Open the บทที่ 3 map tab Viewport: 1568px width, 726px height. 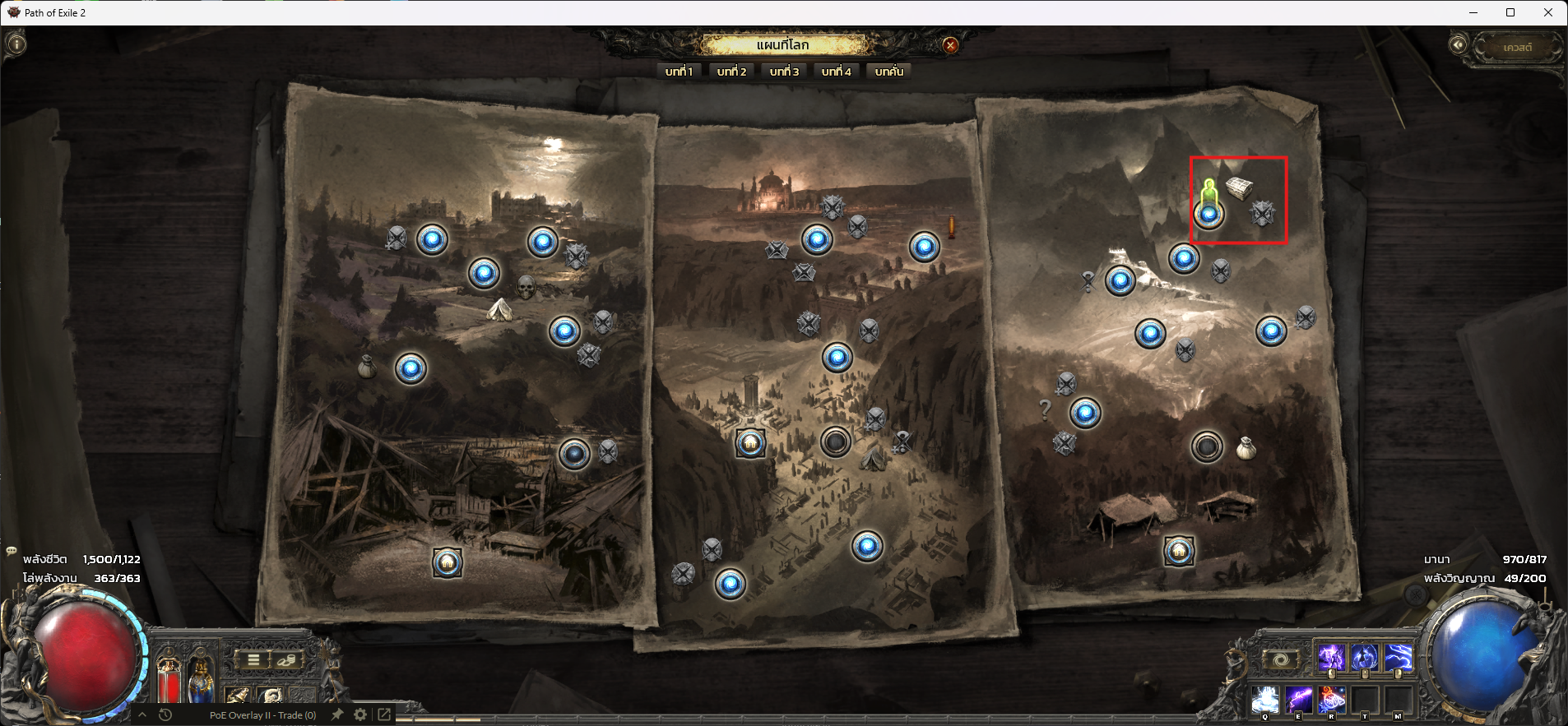pos(784,72)
